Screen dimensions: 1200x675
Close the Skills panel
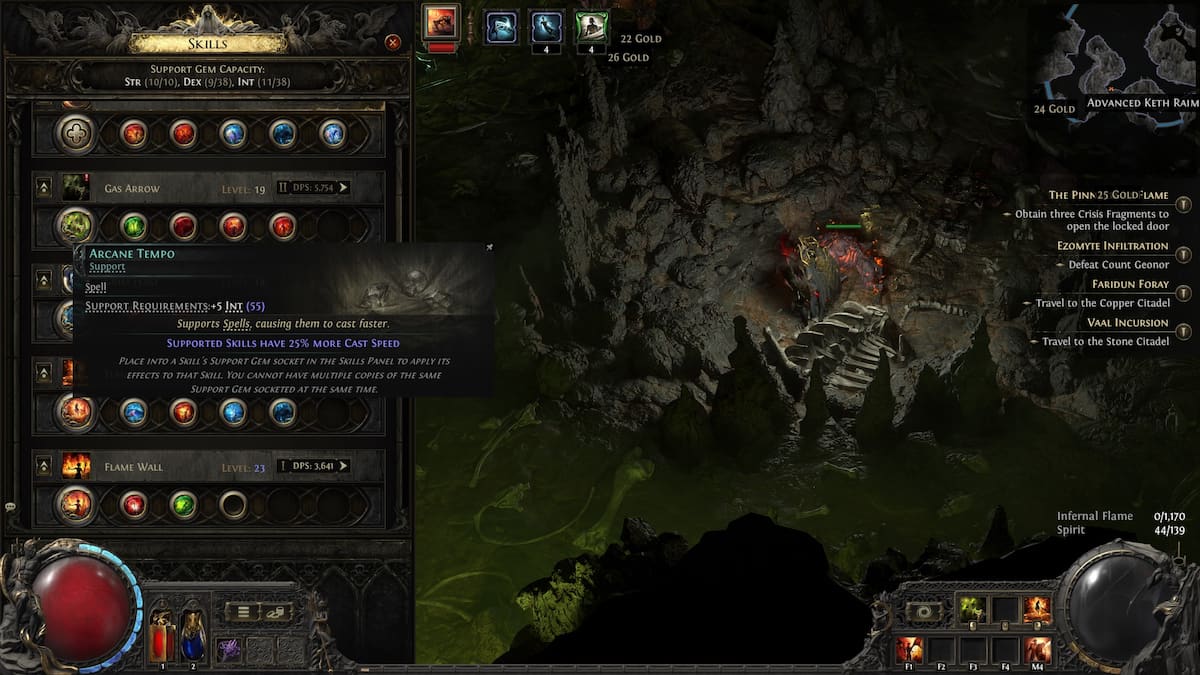coord(393,42)
